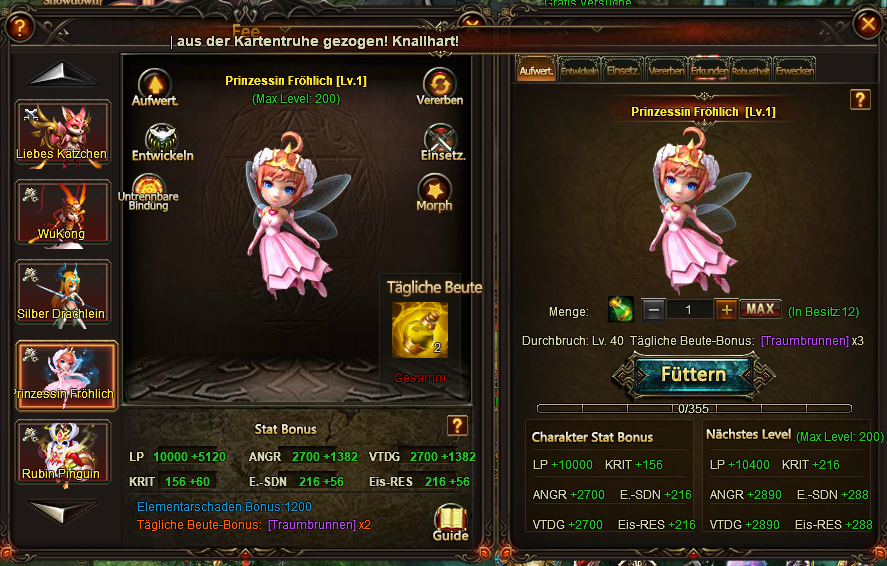Select the Rubin Pinguin fairy
The height and width of the screenshot is (566, 887).
click(63, 451)
